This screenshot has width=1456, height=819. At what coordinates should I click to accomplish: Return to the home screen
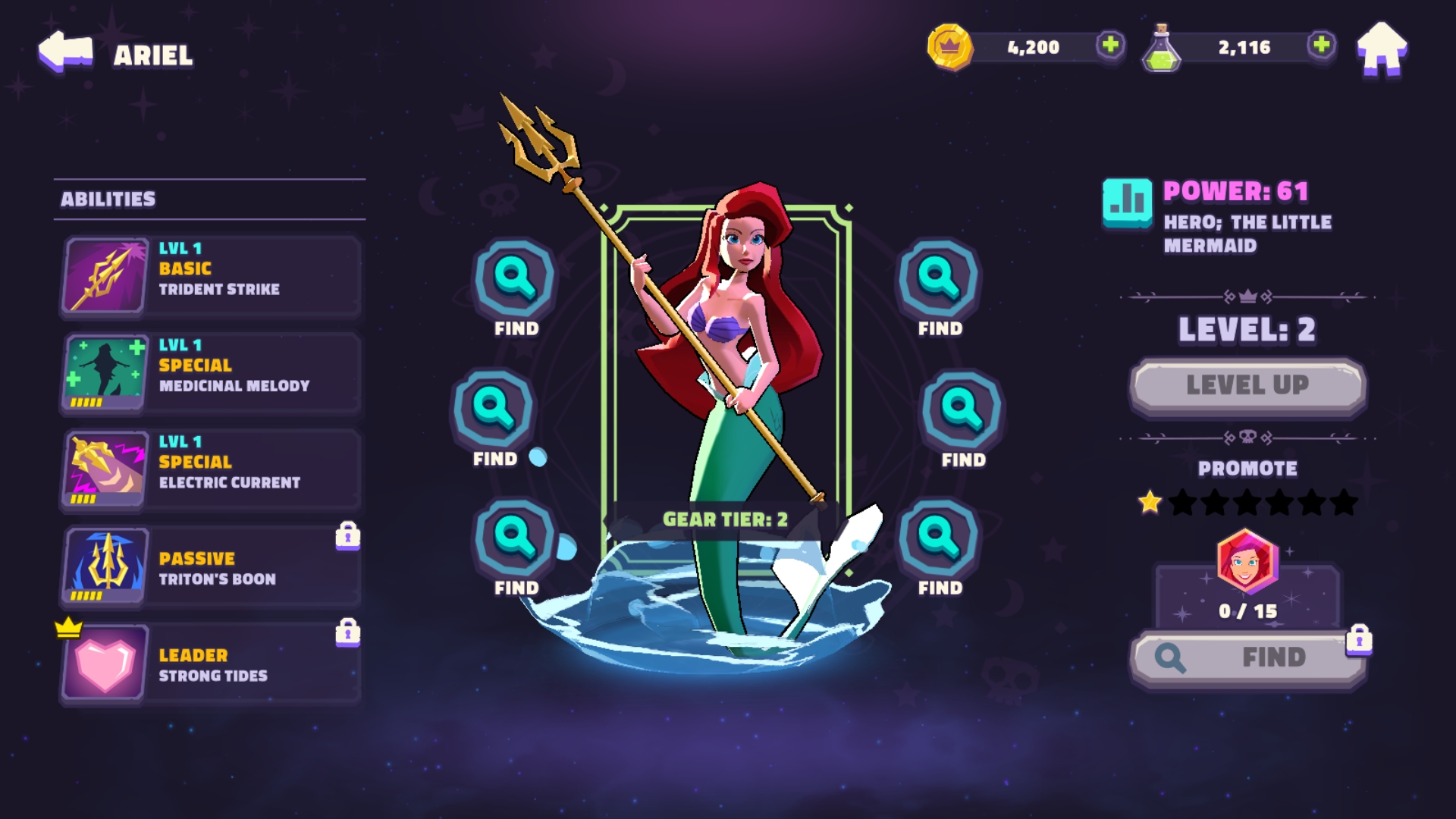(1382, 49)
